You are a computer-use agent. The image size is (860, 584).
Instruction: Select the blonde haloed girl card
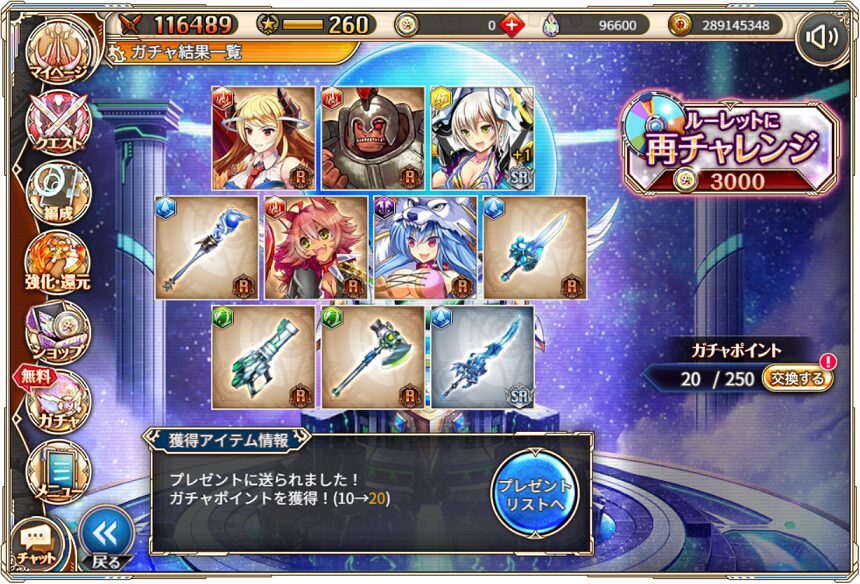263,137
